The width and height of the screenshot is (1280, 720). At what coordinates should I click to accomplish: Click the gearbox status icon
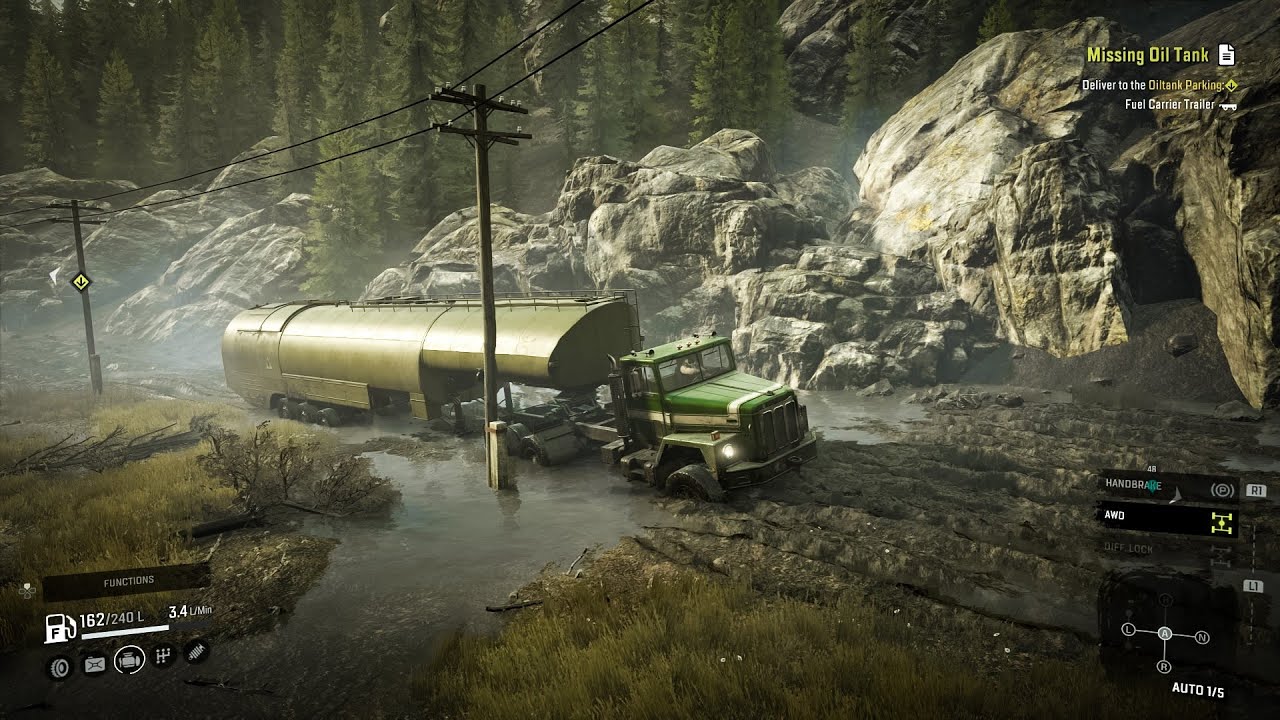point(164,656)
